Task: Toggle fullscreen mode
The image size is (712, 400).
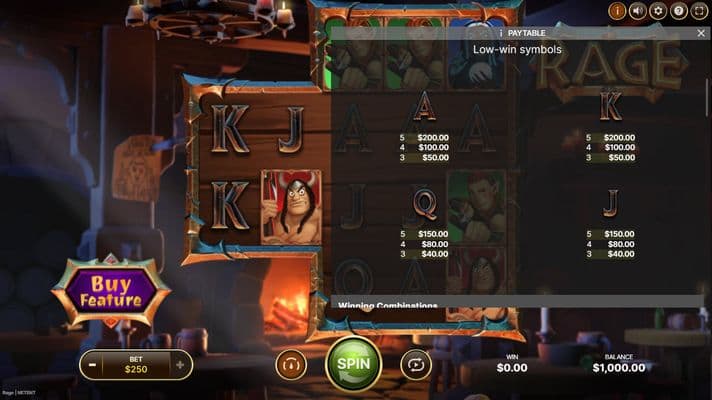Action: [x=699, y=11]
